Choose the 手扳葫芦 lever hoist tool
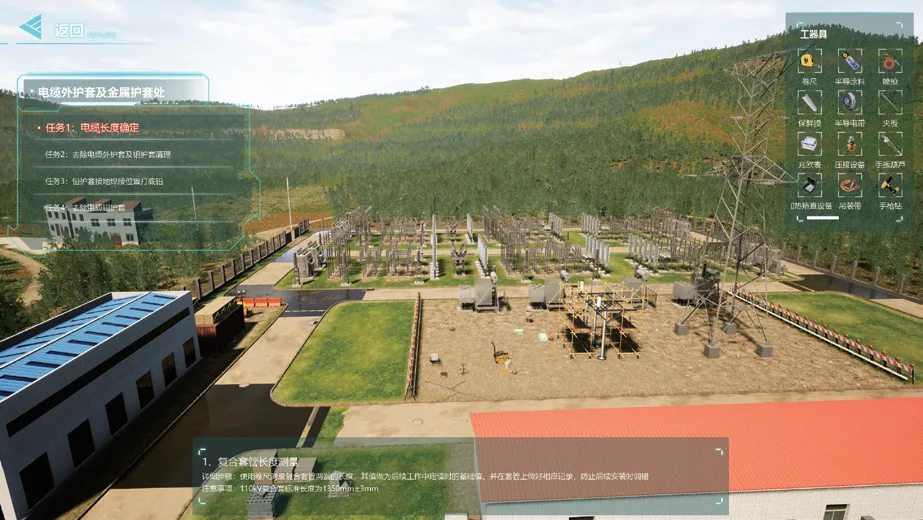Viewport: 923px width, 520px height. pos(889,144)
